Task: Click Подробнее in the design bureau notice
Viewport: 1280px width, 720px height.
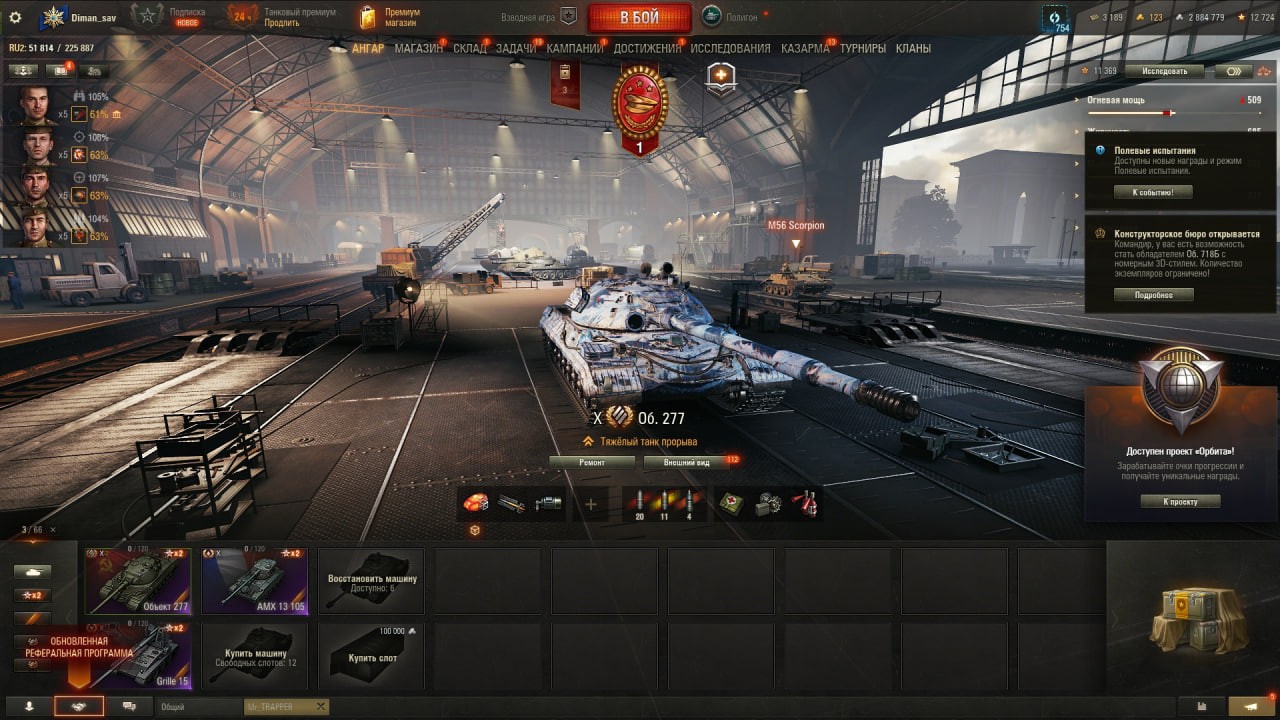Action: click(1153, 295)
